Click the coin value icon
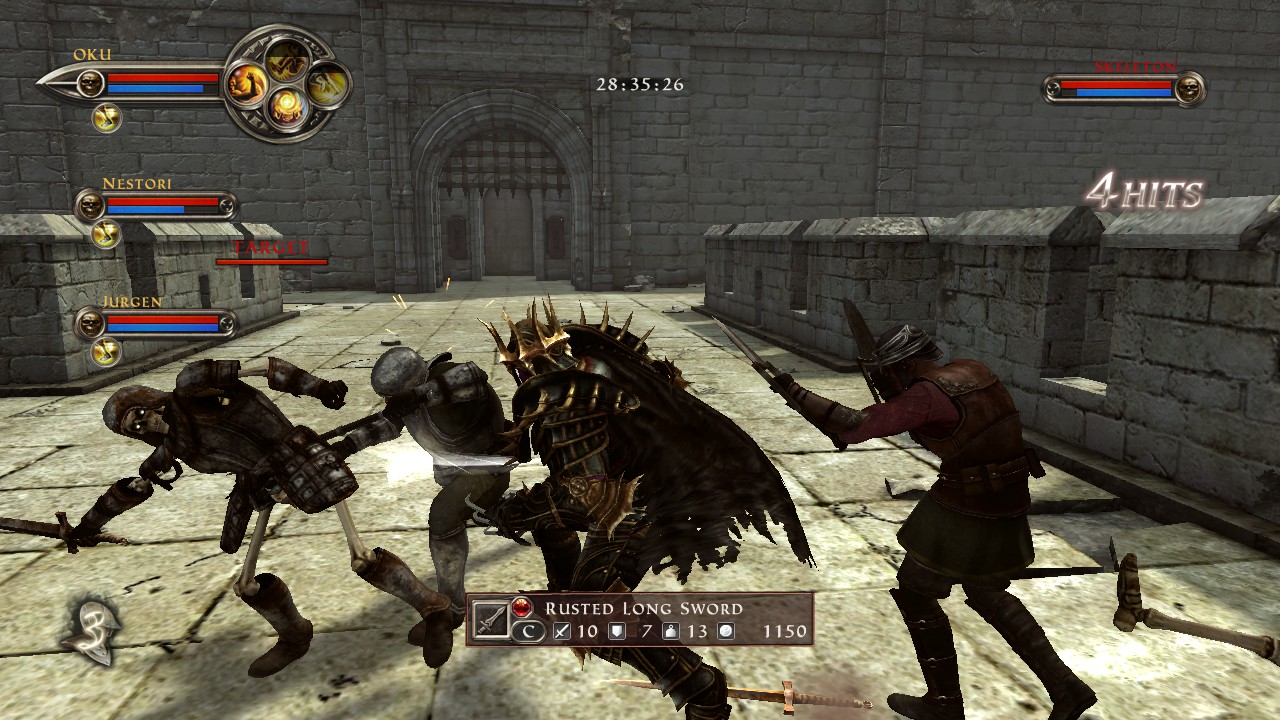The image size is (1280, 720). pos(725,632)
